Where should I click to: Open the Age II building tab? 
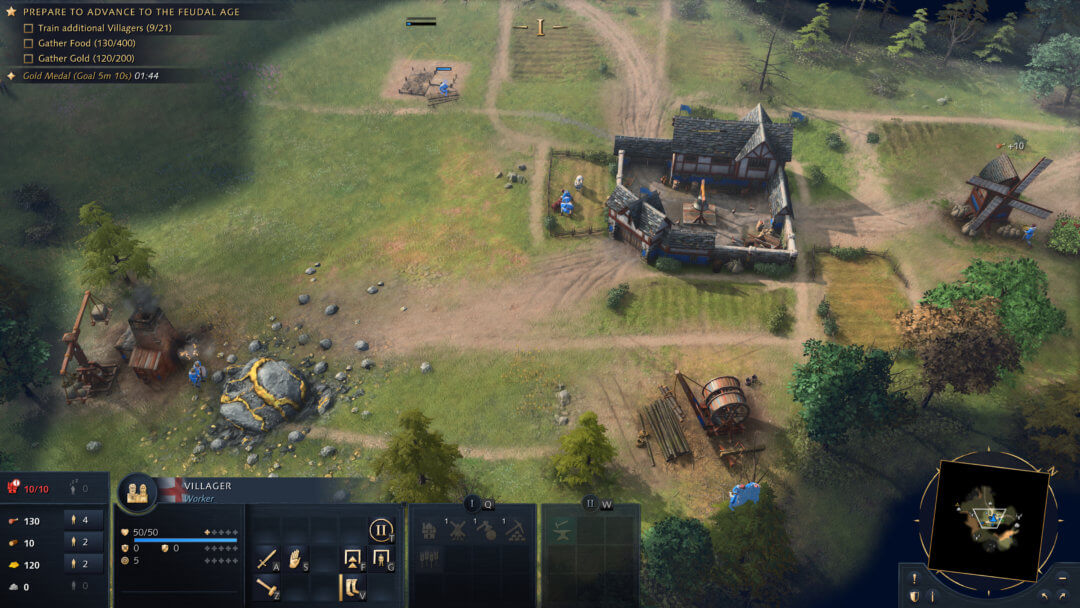(590, 504)
